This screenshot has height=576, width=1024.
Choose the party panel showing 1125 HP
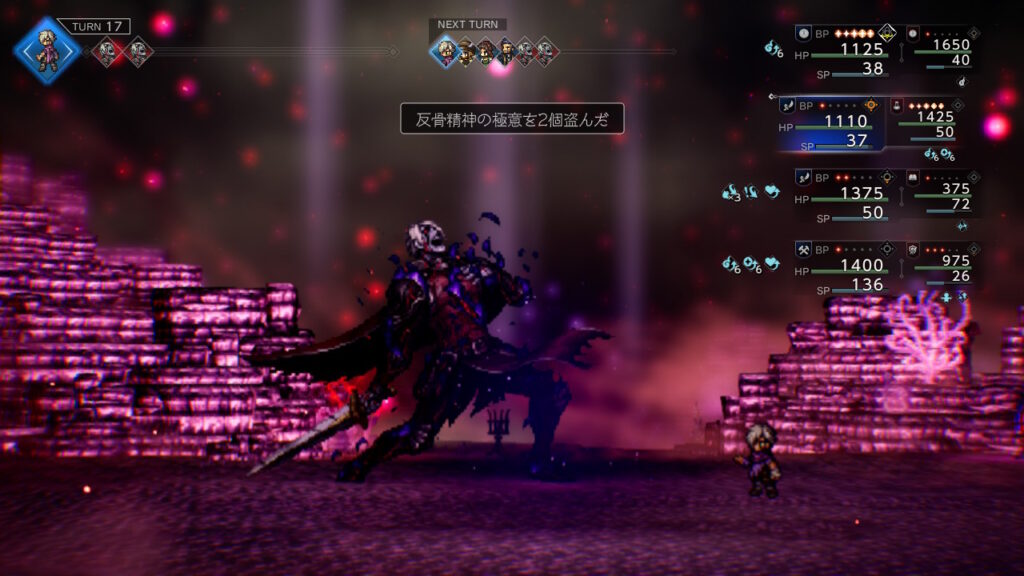840,50
